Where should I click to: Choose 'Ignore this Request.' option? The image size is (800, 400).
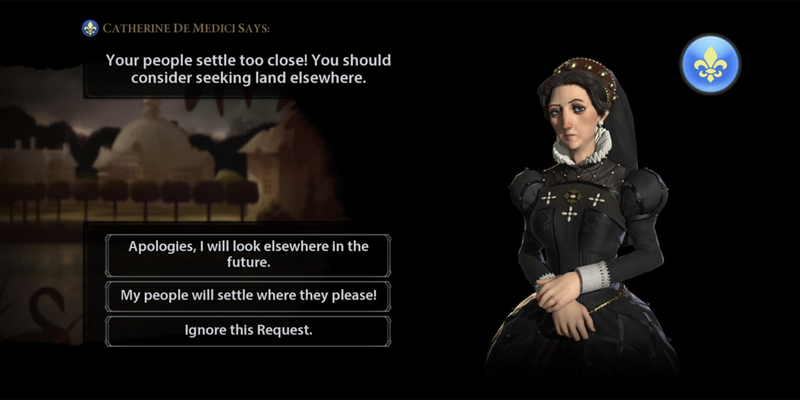click(x=248, y=330)
